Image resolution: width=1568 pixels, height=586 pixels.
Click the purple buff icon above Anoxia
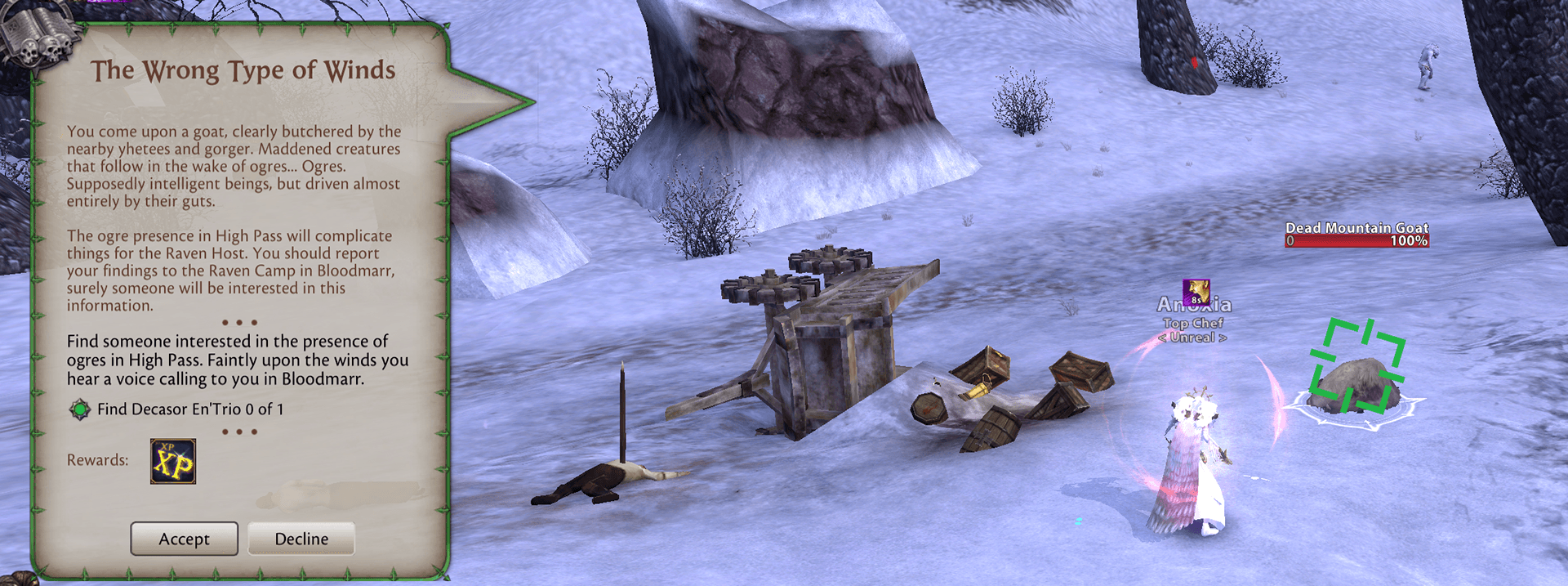coord(1196,292)
